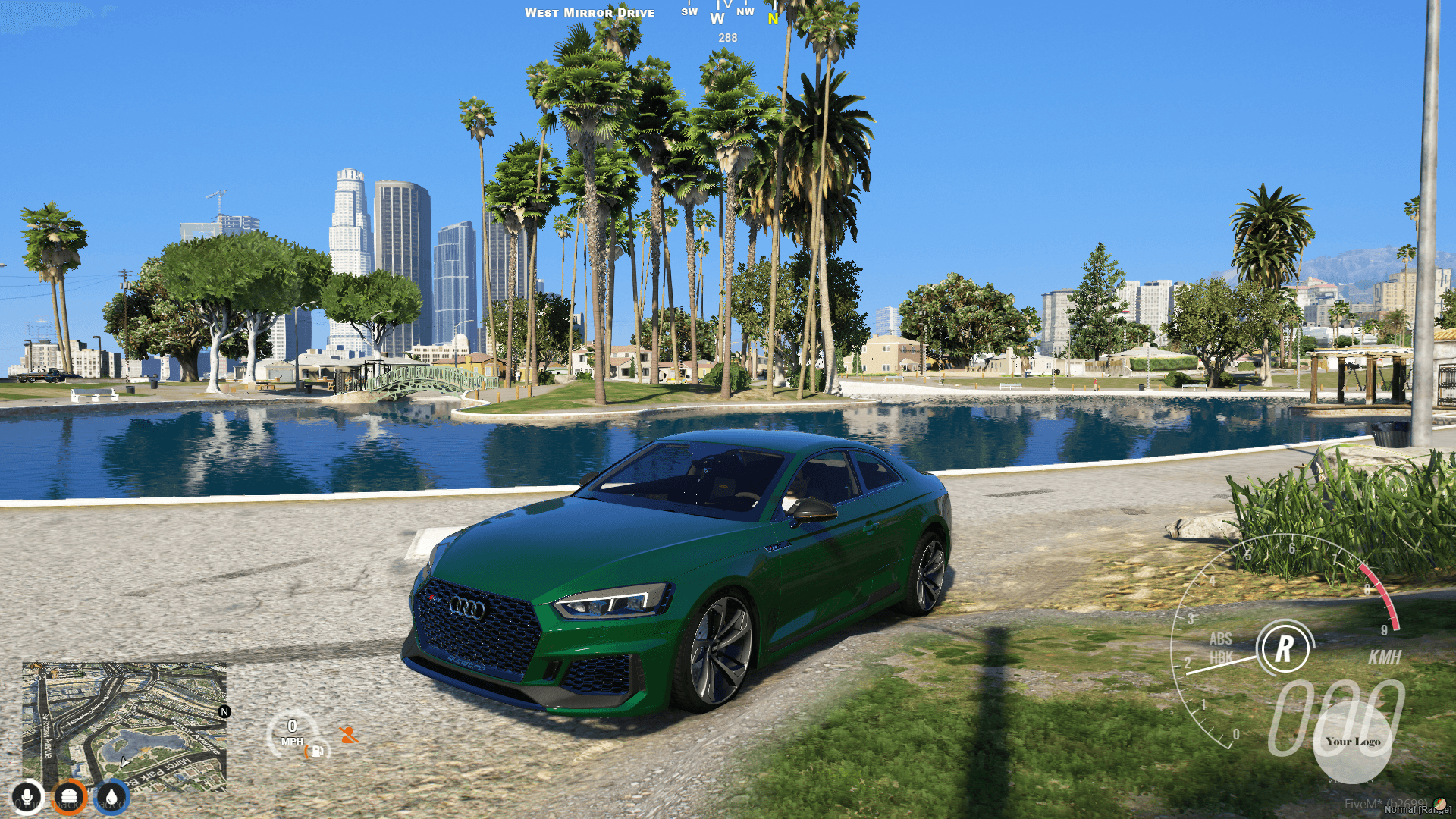The height and width of the screenshot is (819, 1456).
Task: Toggle the voice chat microphone mute
Action: (x=27, y=796)
